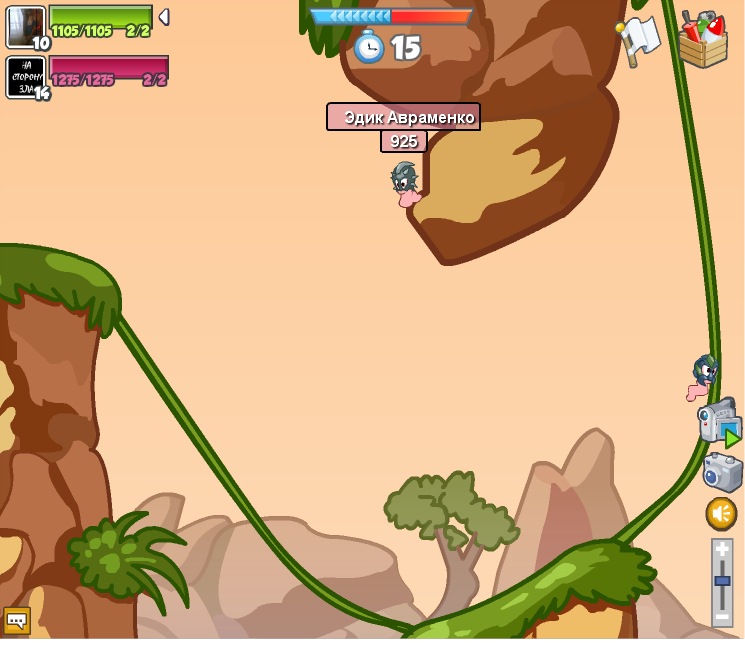The image size is (745, 650).
Task: Open the chat speech bubble button
Action: coord(16,620)
